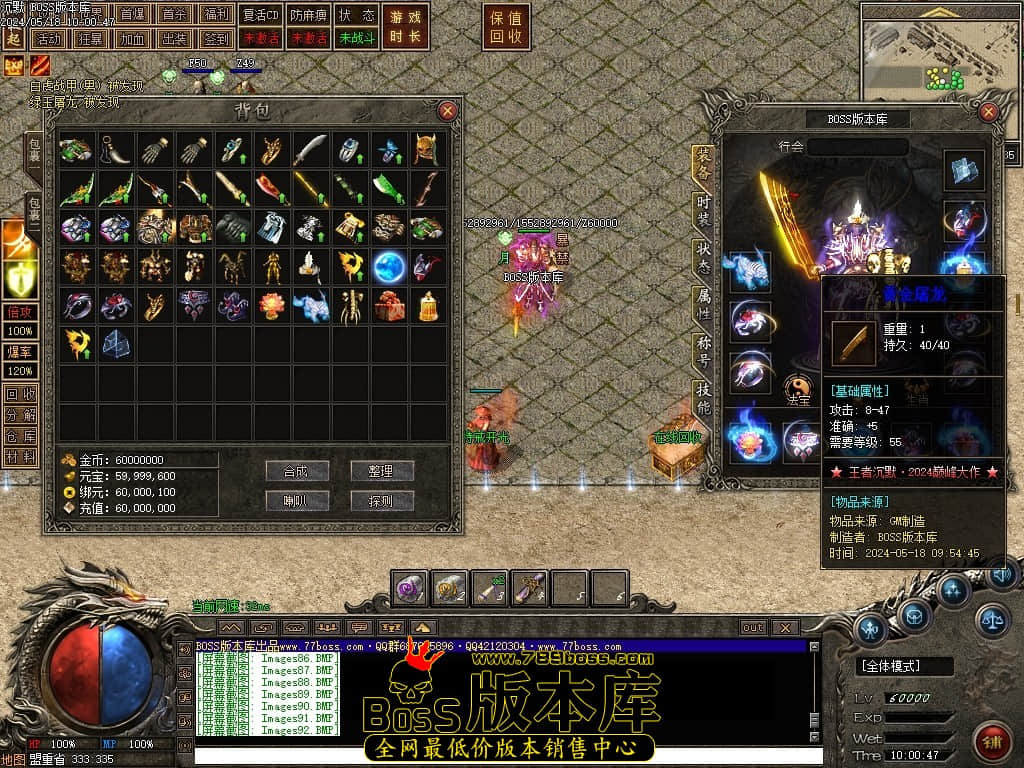Open the 喇叭 horn button
This screenshot has width=1024, height=768.
pos(297,501)
